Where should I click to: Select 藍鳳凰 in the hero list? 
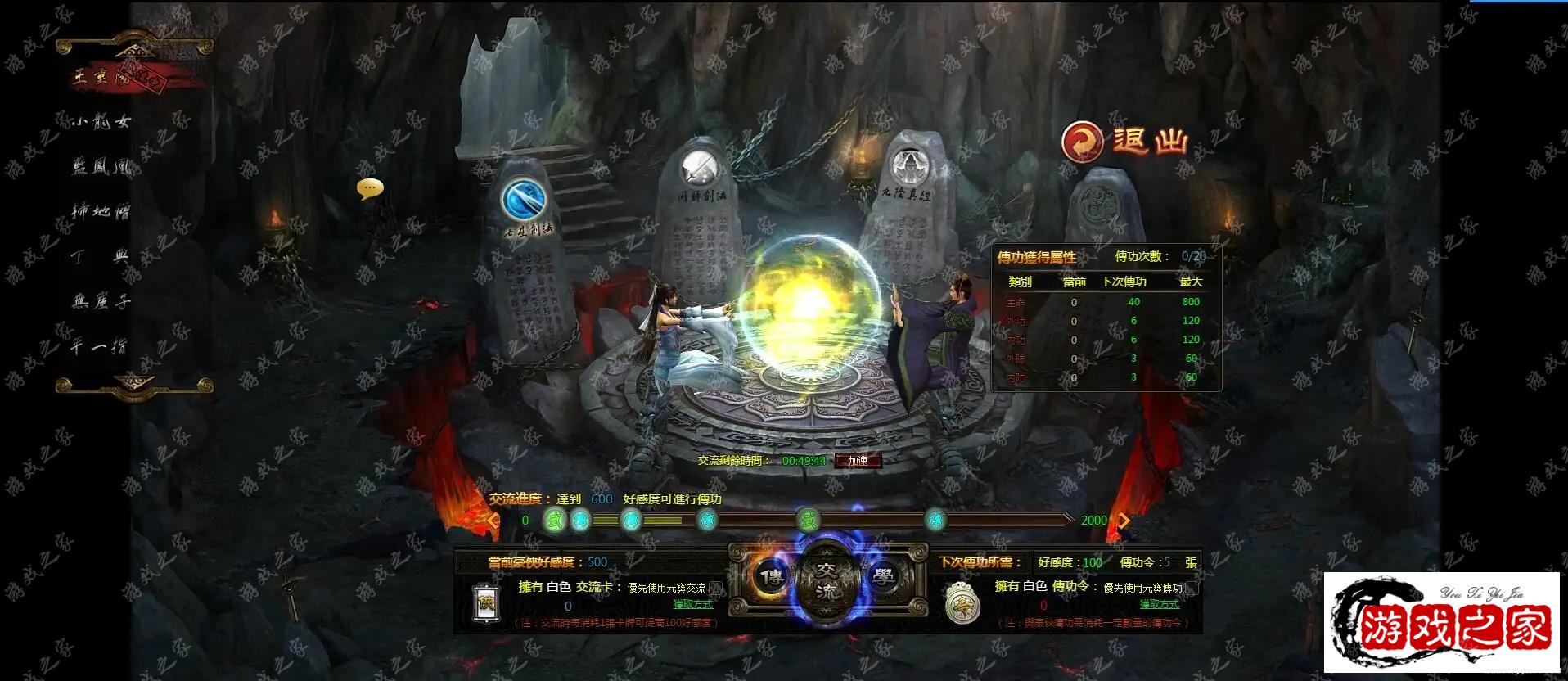click(x=101, y=167)
